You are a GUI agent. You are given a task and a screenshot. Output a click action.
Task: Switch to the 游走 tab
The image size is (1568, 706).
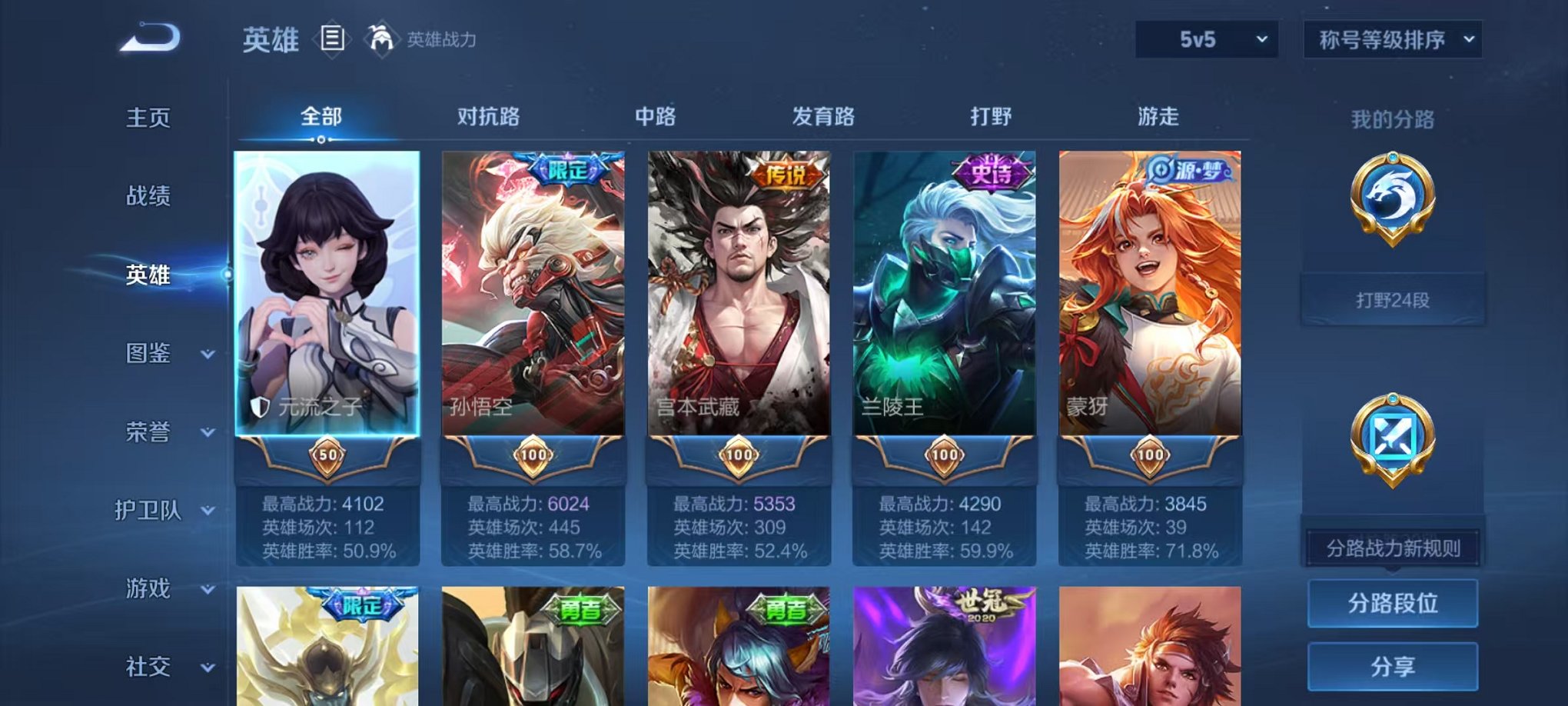click(1158, 116)
